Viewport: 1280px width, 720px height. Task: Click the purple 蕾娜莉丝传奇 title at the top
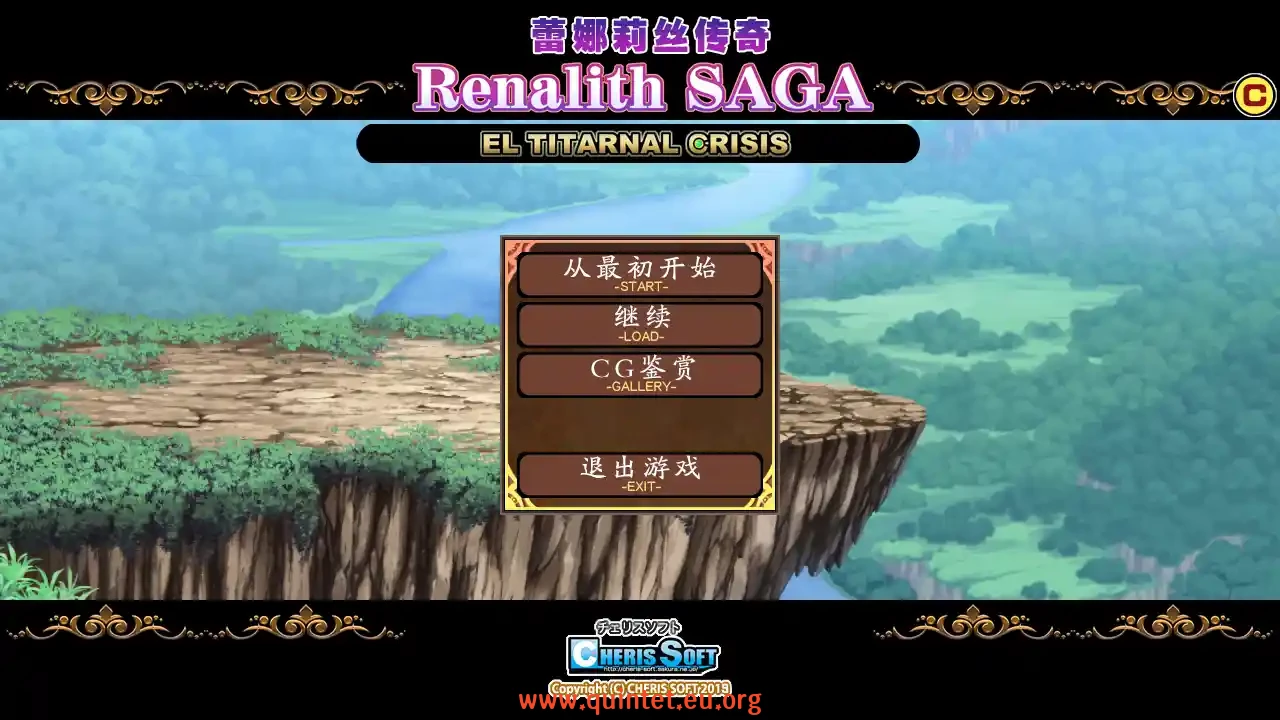pyautogui.click(x=648, y=33)
